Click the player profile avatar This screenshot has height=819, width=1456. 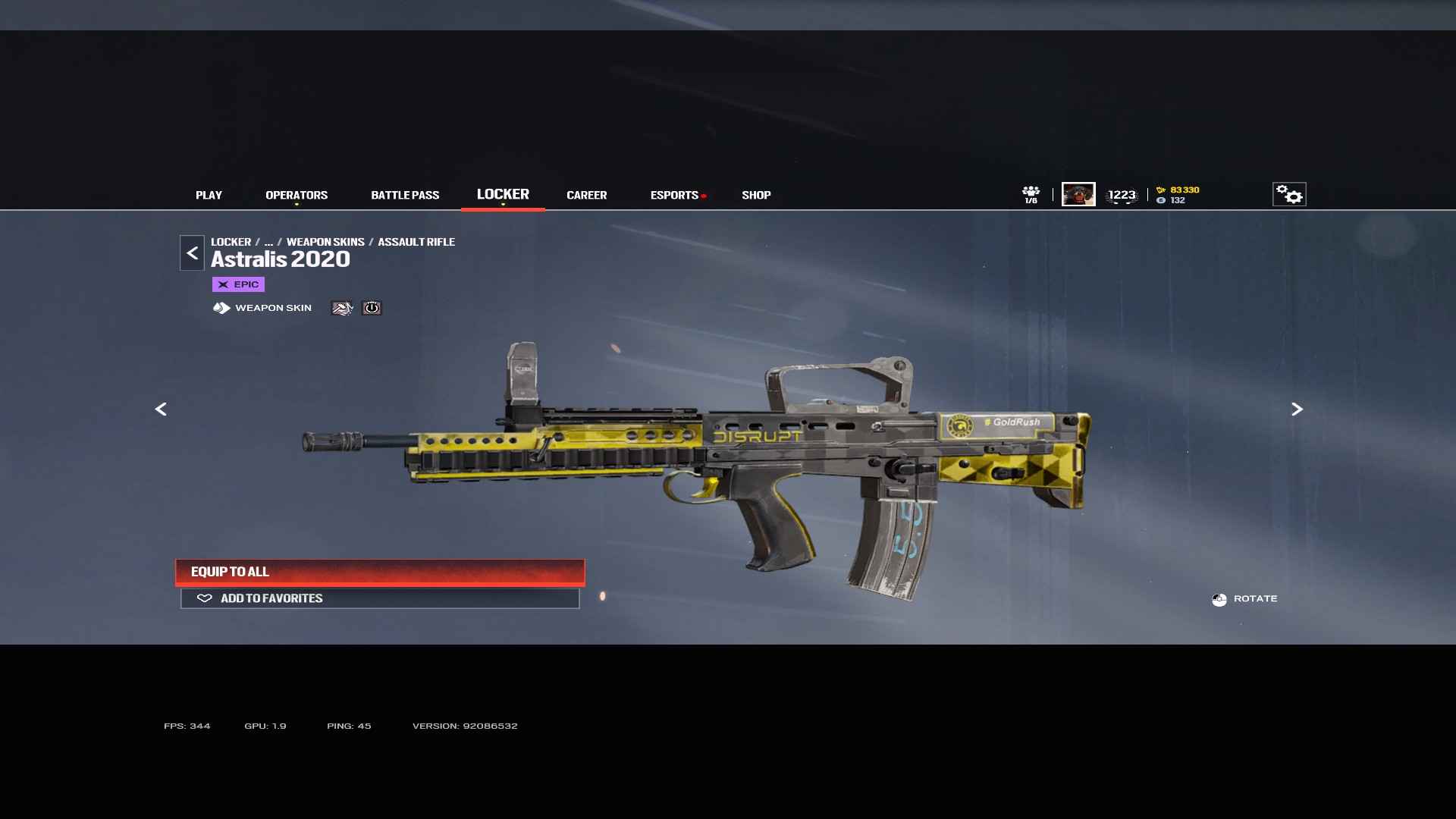[1078, 194]
